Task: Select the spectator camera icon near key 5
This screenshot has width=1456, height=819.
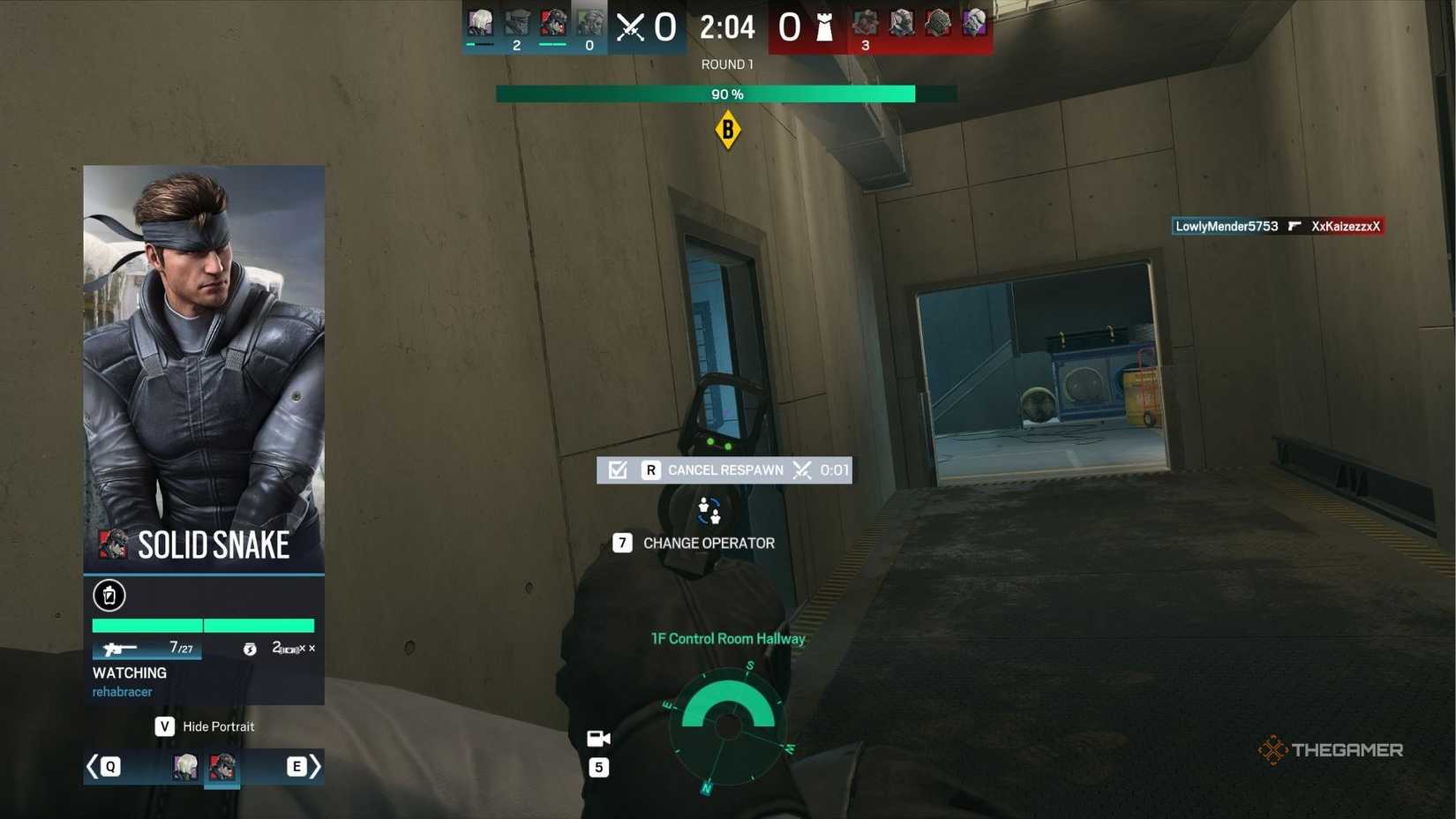Action: pos(599,738)
